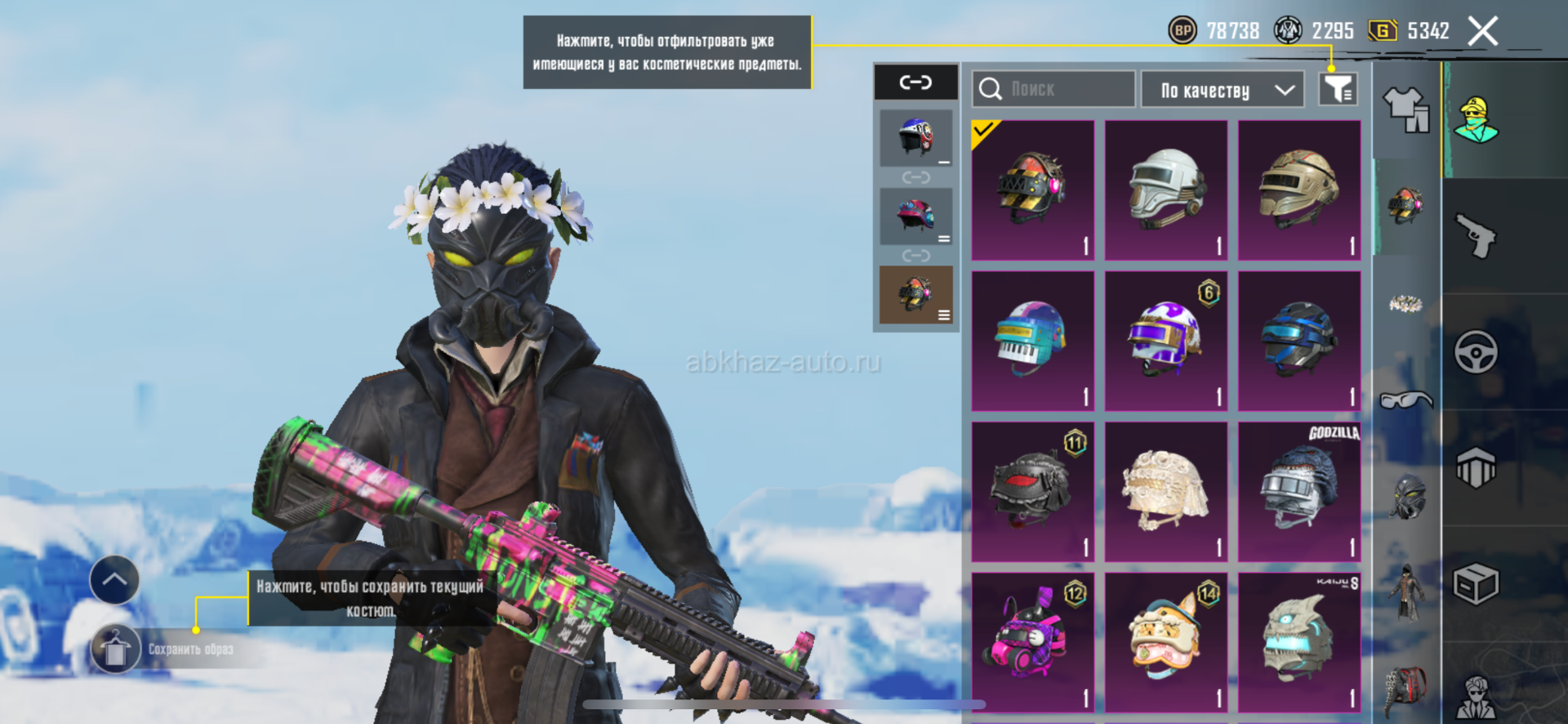Open the steering wheel vehicles tab
This screenshot has width=1568, height=724.
pyautogui.click(x=1476, y=353)
